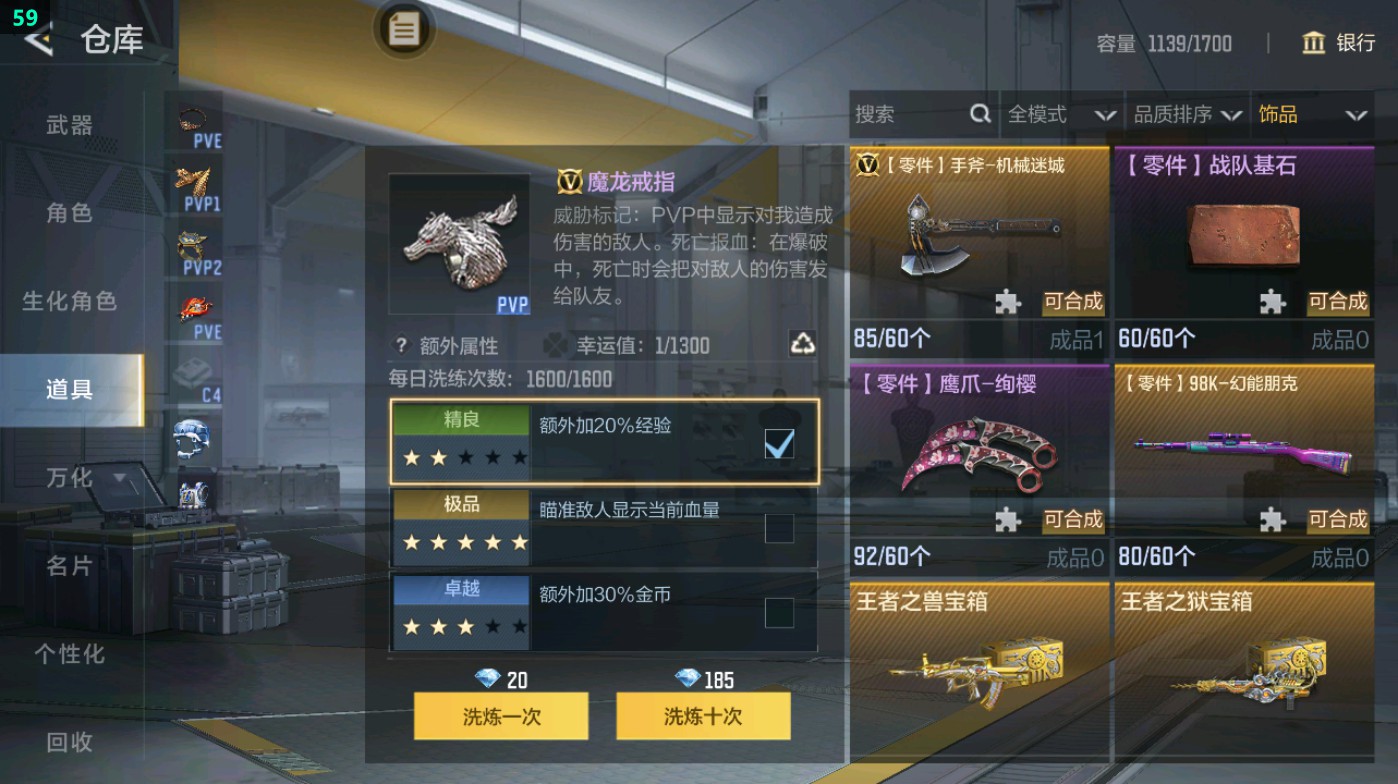Enable the 卓越 attribute checkbox
This screenshot has width=1398, height=784.
point(777,615)
